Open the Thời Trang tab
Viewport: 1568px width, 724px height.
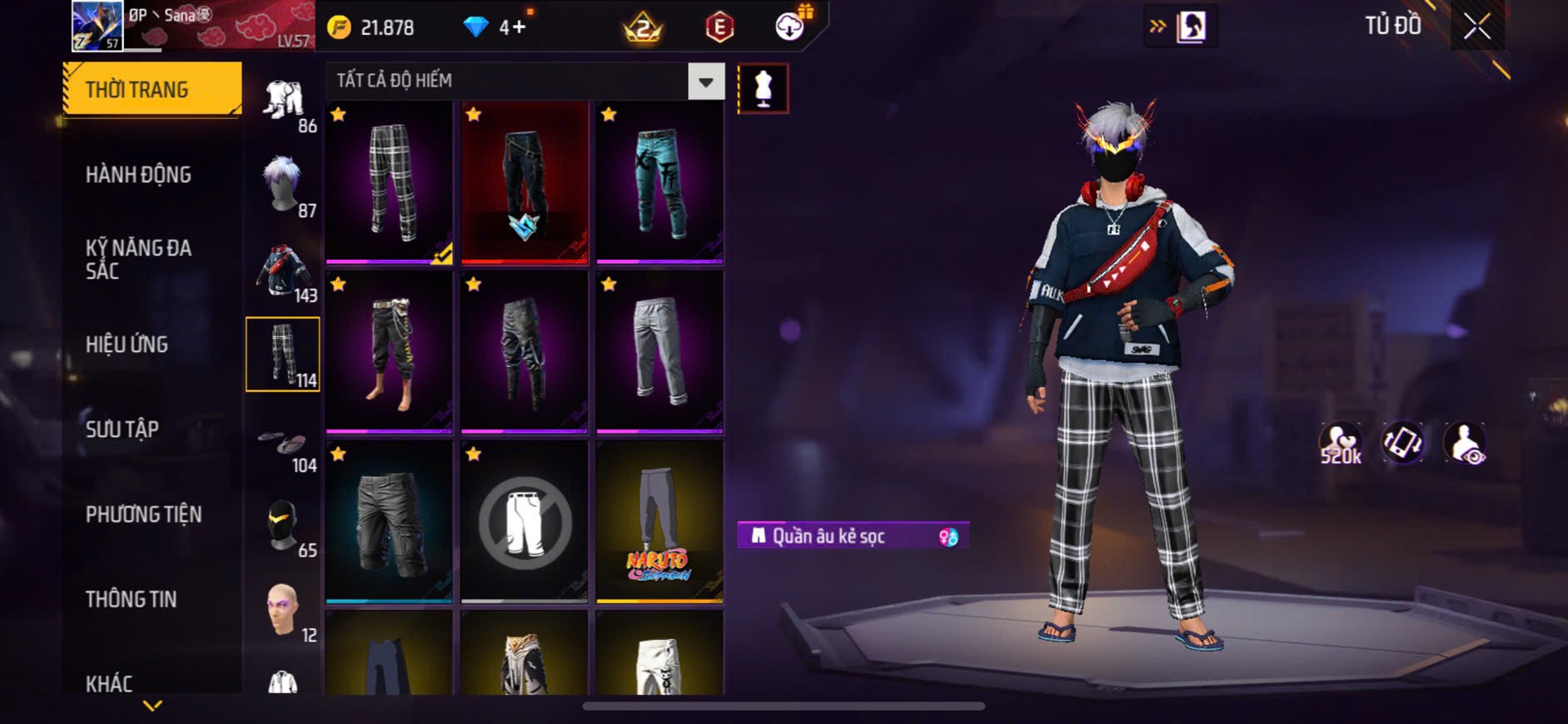pyautogui.click(x=152, y=89)
